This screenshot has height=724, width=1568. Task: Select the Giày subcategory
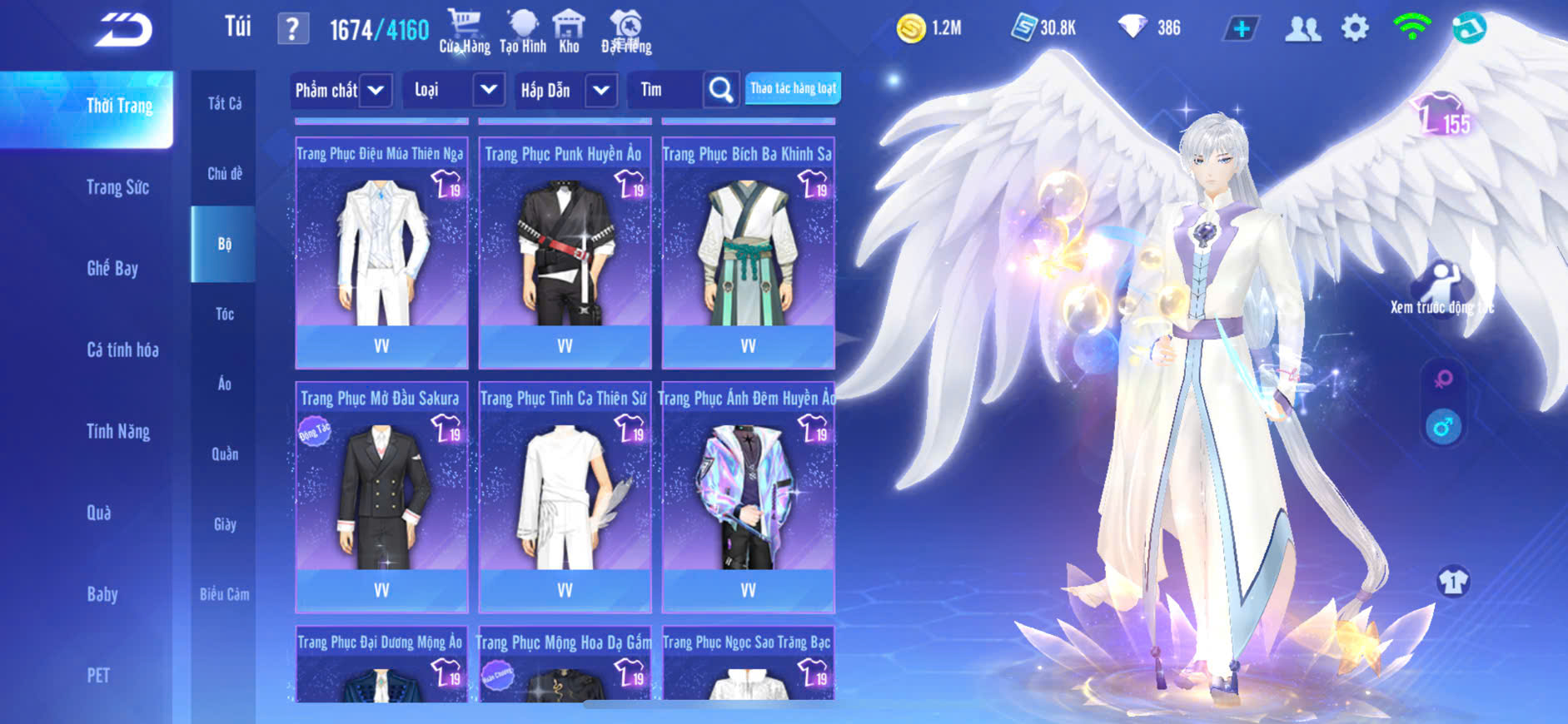tap(224, 524)
